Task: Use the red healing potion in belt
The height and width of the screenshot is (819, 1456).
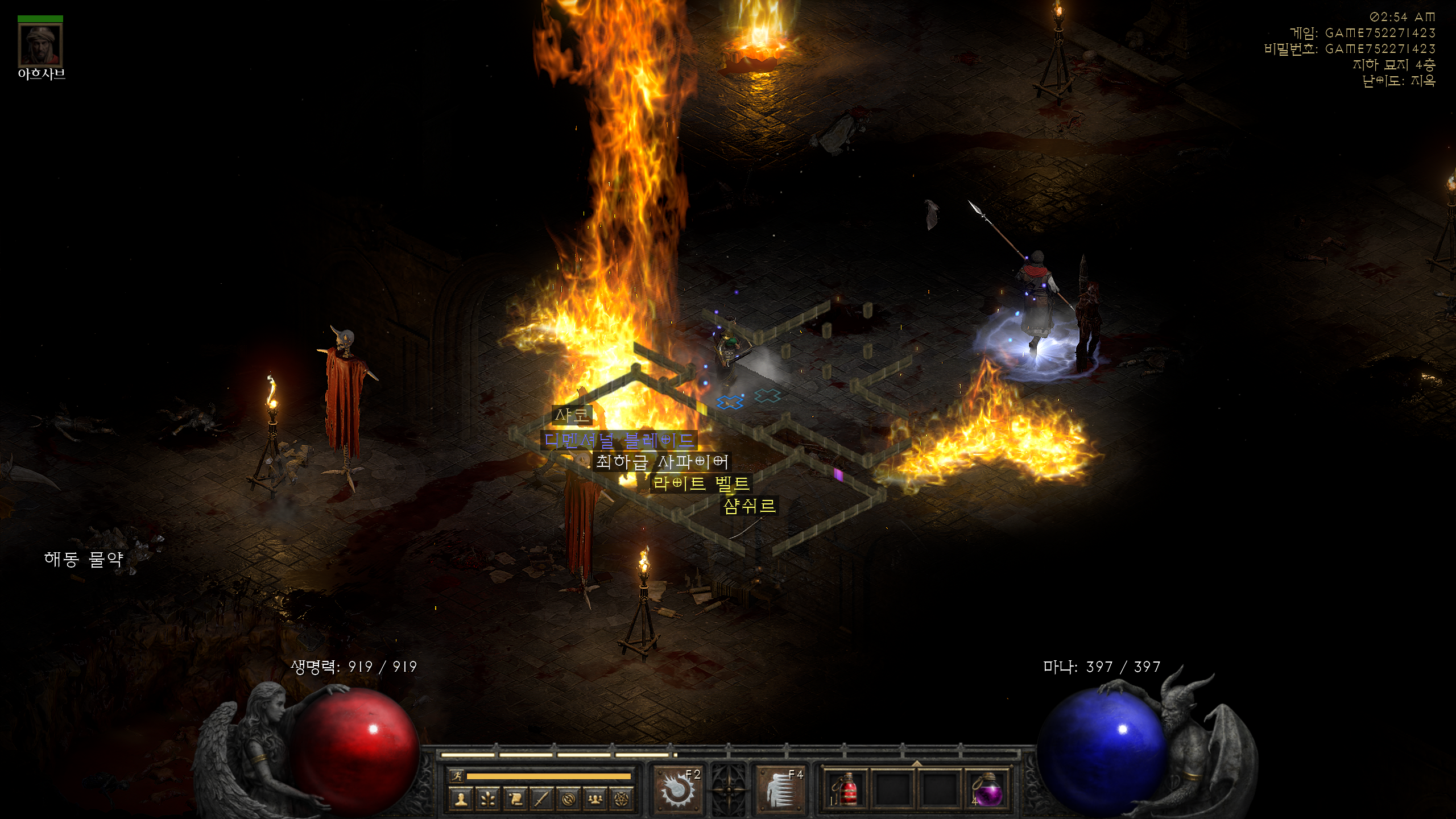Action: click(846, 789)
